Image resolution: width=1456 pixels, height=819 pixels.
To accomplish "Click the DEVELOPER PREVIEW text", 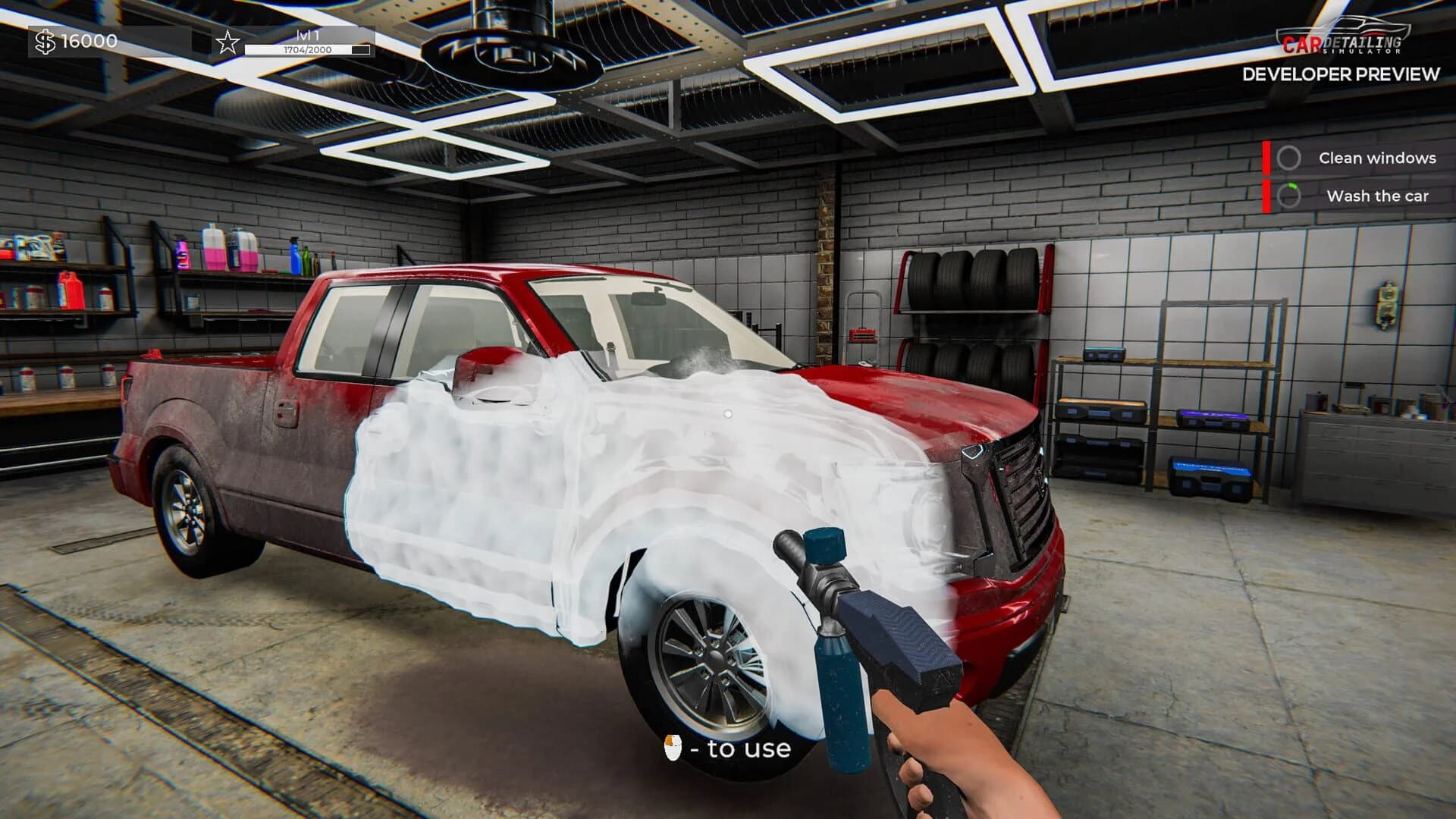I will pos(1341,76).
